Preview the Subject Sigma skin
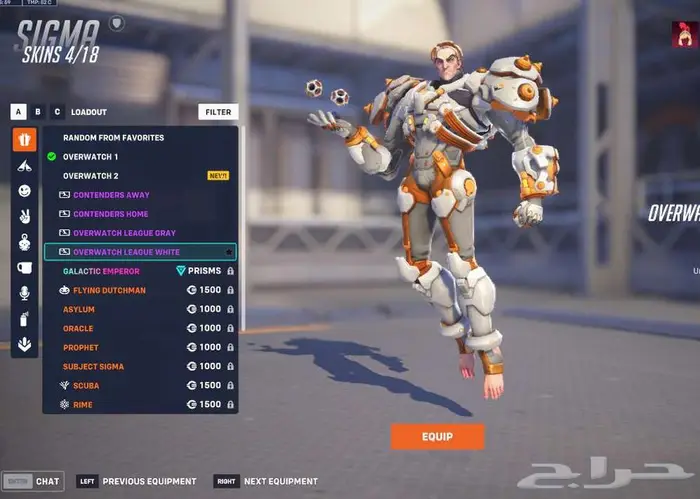The height and width of the screenshot is (499, 700). (x=93, y=366)
